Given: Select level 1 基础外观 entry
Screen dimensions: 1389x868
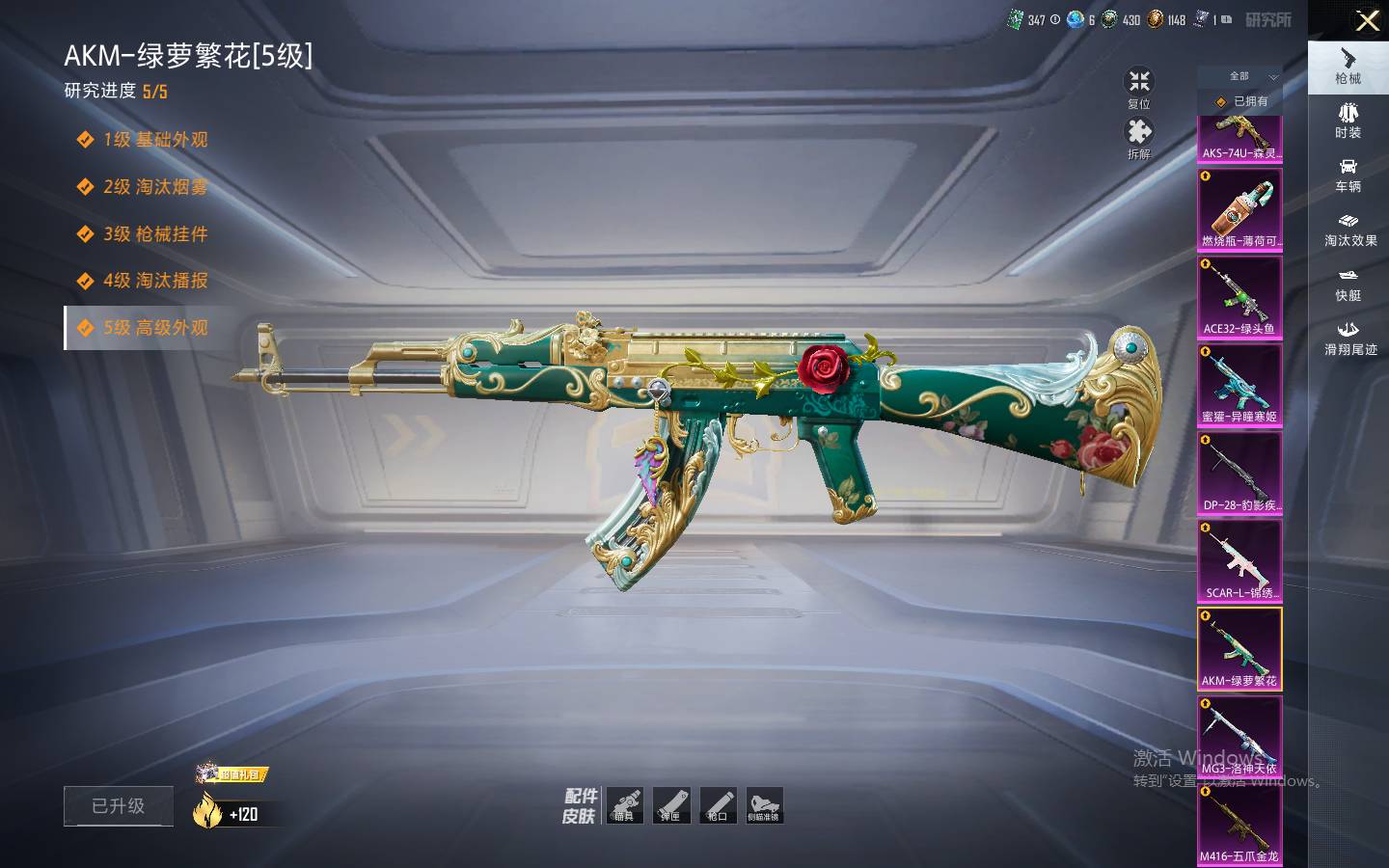Looking at the screenshot, I should 155,140.
